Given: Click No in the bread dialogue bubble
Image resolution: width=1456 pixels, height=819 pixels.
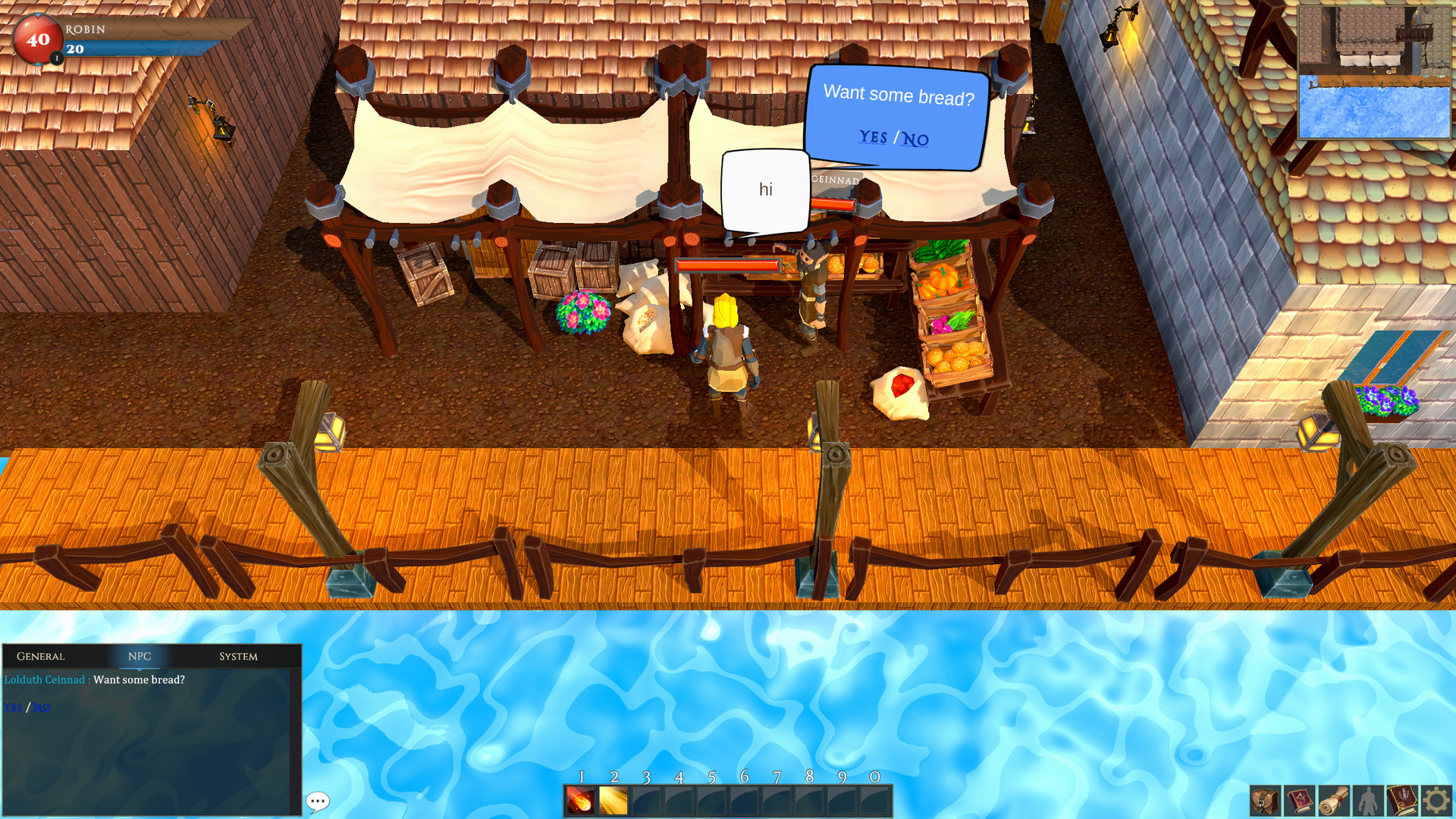Looking at the screenshot, I should point(916,139).
